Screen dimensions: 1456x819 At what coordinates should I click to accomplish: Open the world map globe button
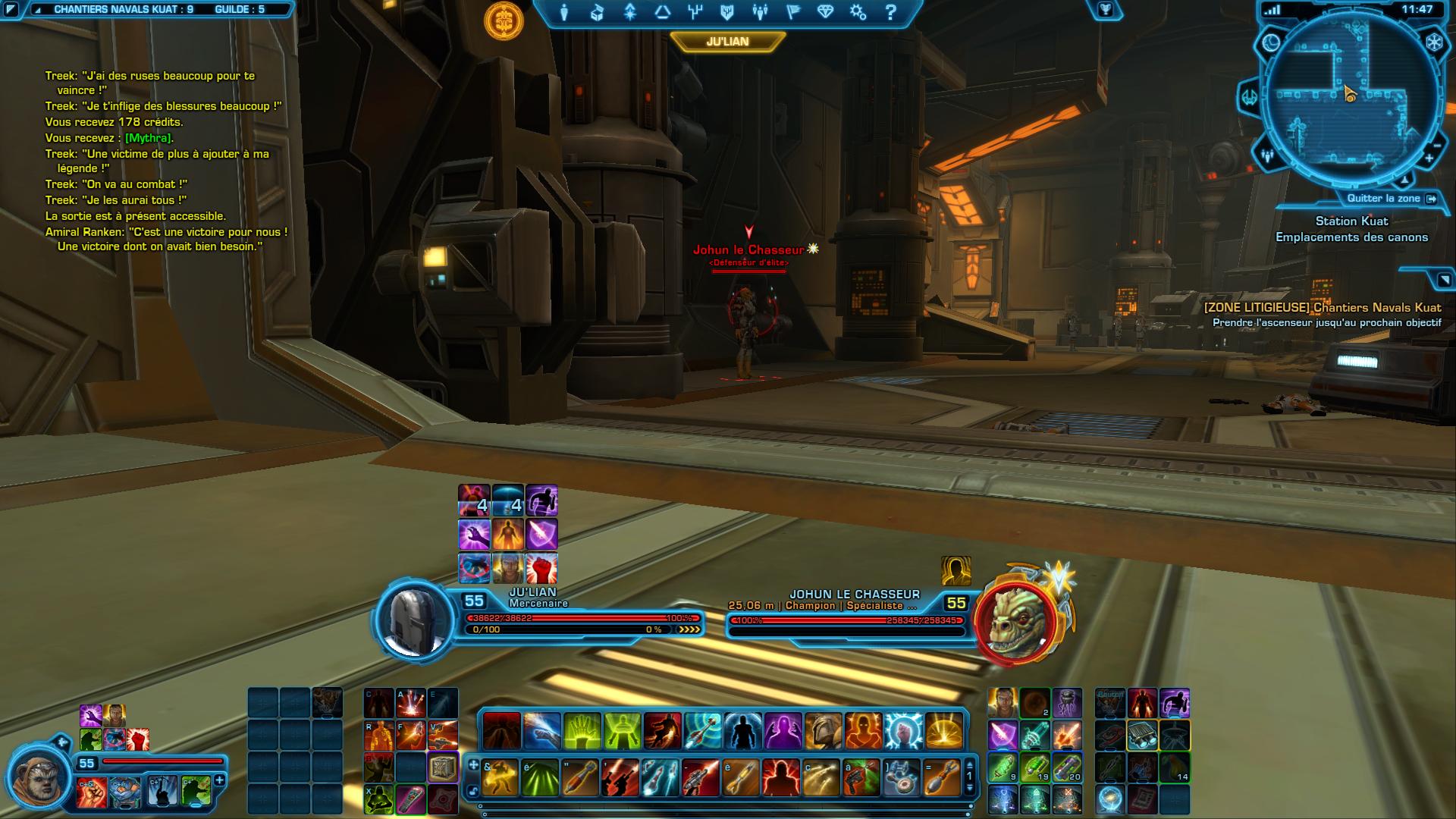point(1271,43)
